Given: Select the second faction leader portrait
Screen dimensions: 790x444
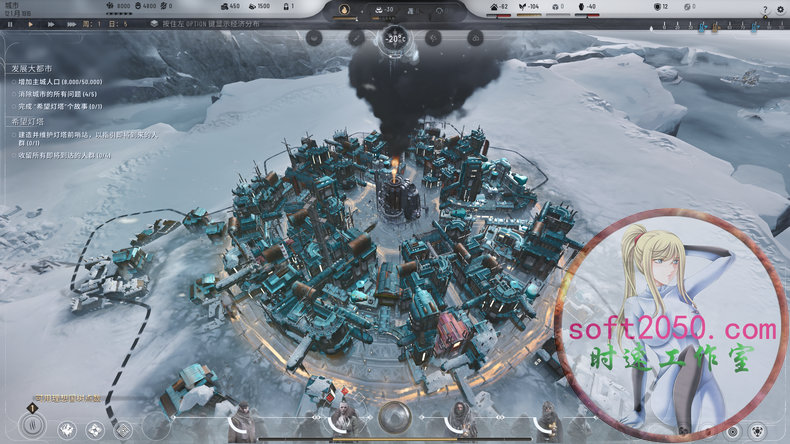Looking at the screenshot, I should point(343,420).
